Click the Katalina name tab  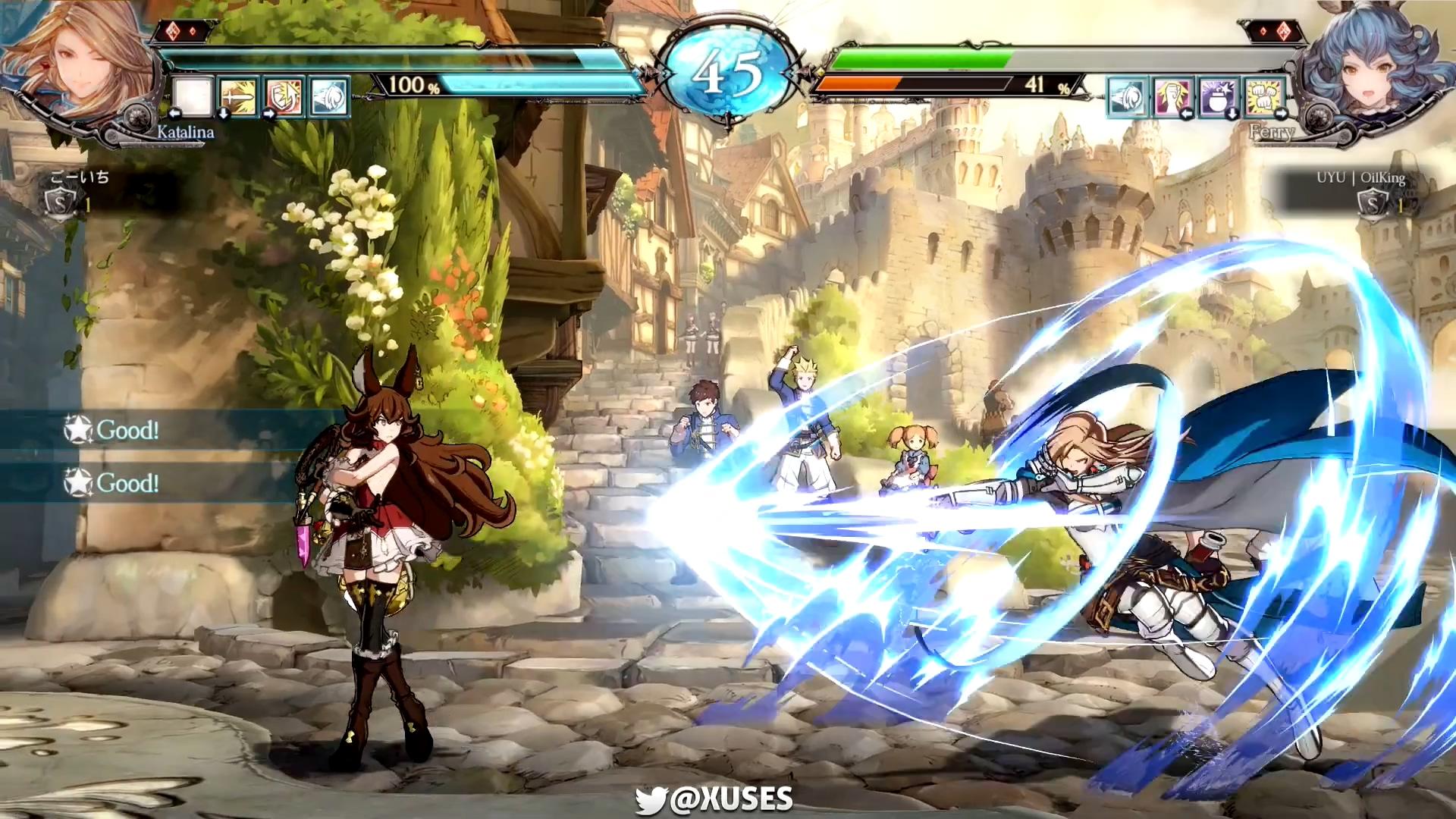184,133
